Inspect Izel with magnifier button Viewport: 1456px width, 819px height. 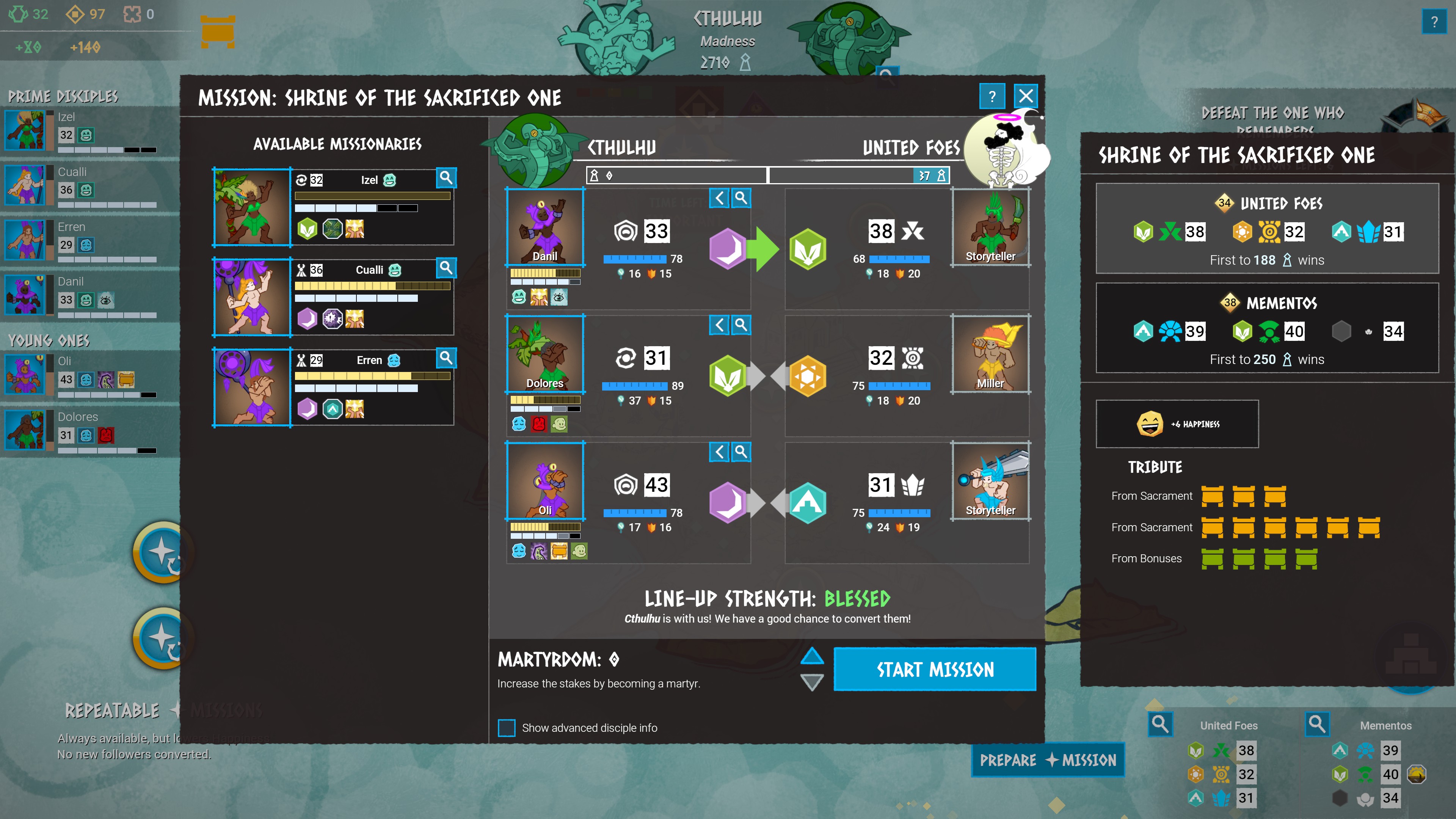coord(446,178)
